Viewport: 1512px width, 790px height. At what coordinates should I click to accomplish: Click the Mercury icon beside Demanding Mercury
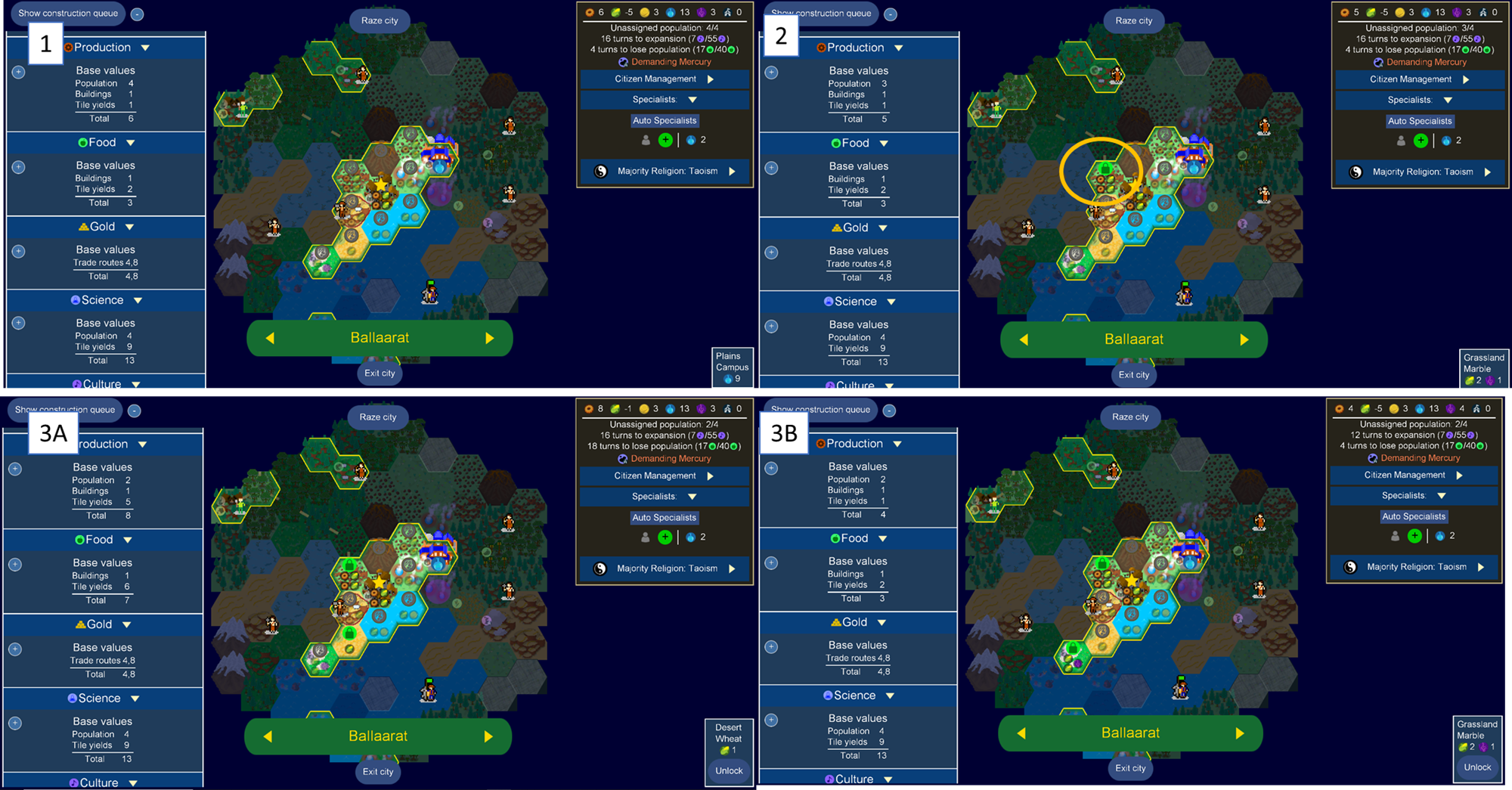pos(622,61)
